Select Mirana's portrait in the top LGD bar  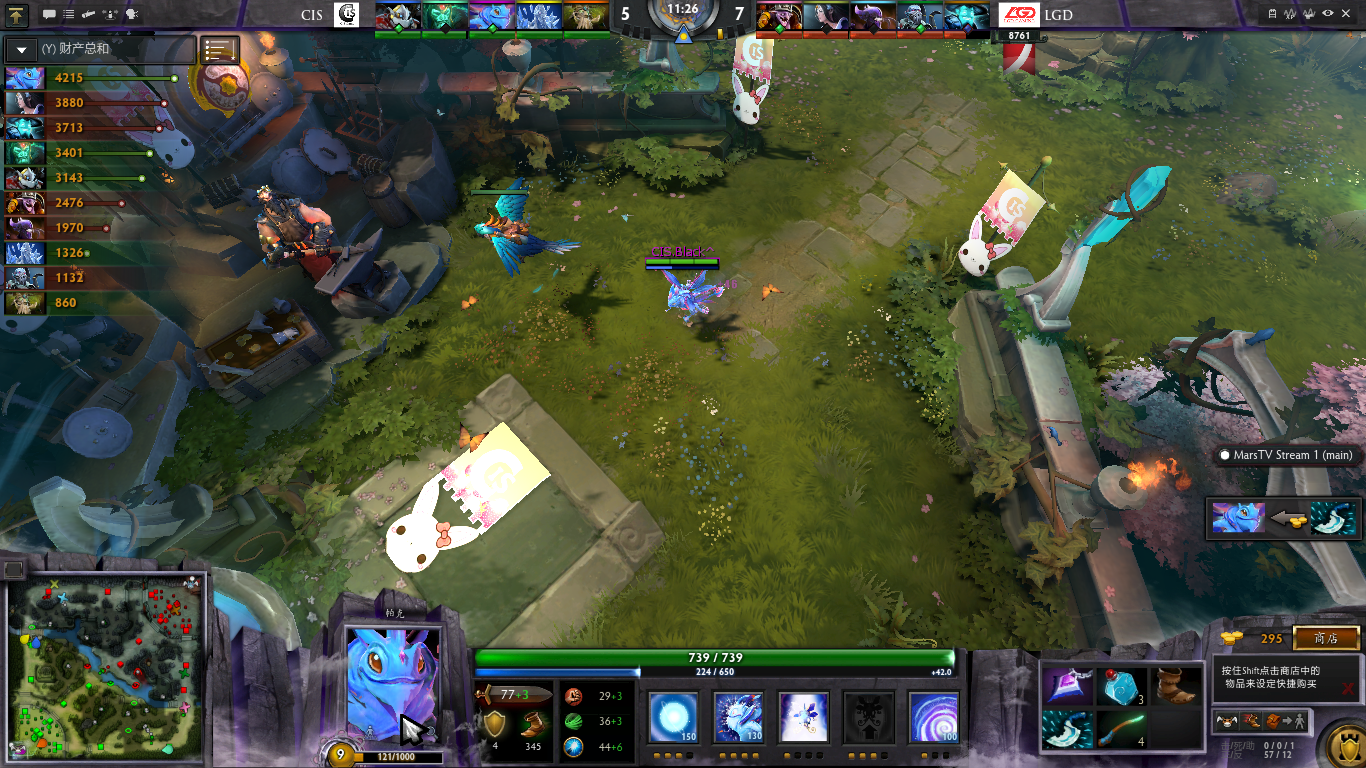(826, 16)
